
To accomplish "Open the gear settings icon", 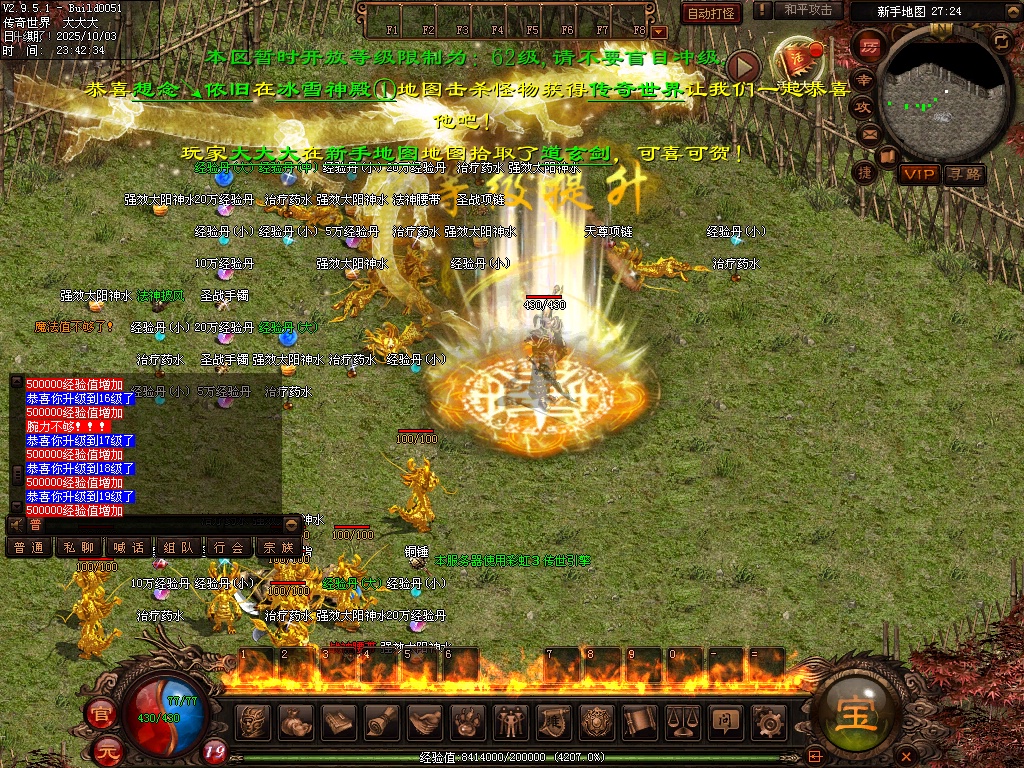I will click(x=768, y=720).
